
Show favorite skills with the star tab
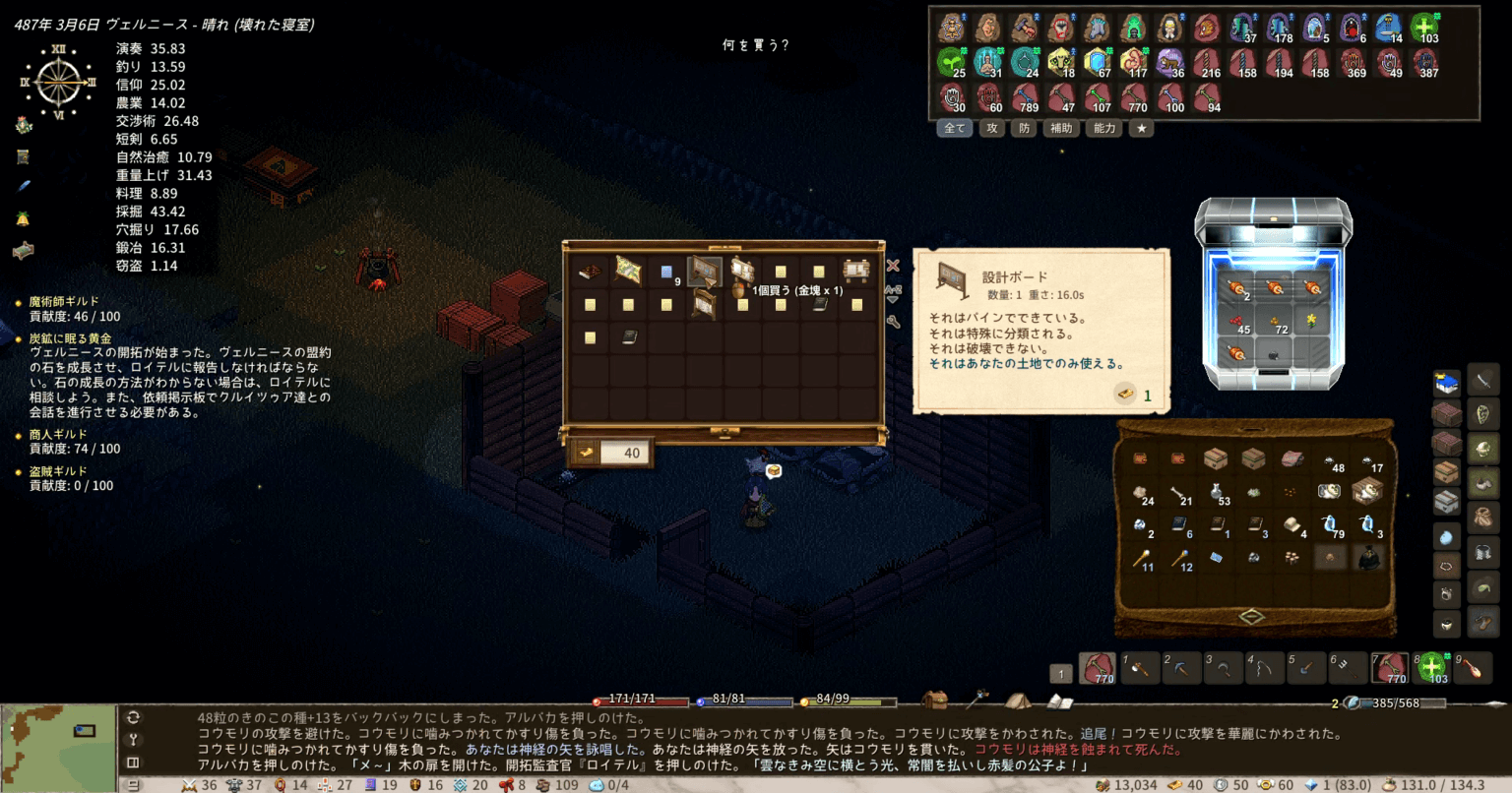(1141, 128)
